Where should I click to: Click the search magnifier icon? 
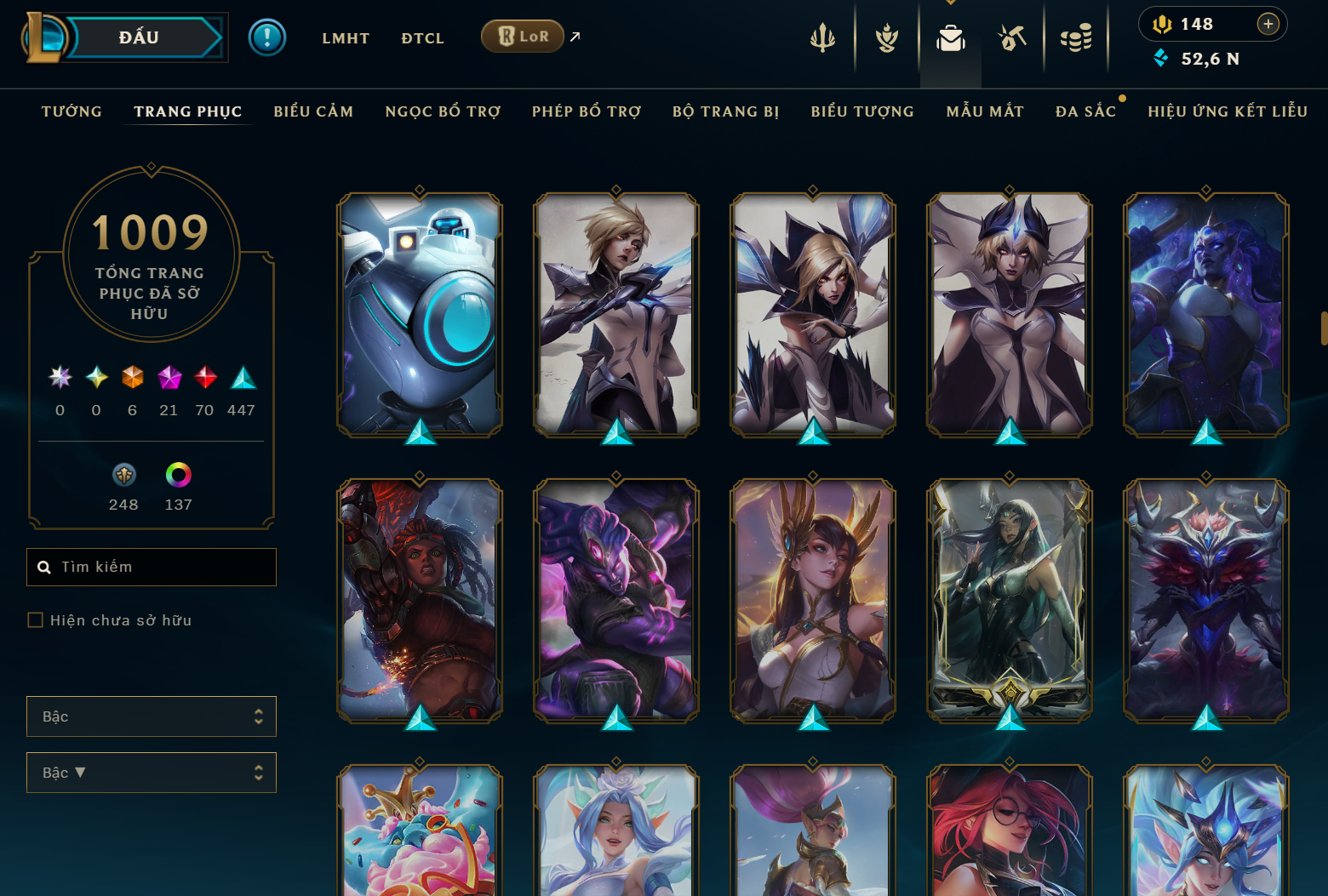coord(44,567)
